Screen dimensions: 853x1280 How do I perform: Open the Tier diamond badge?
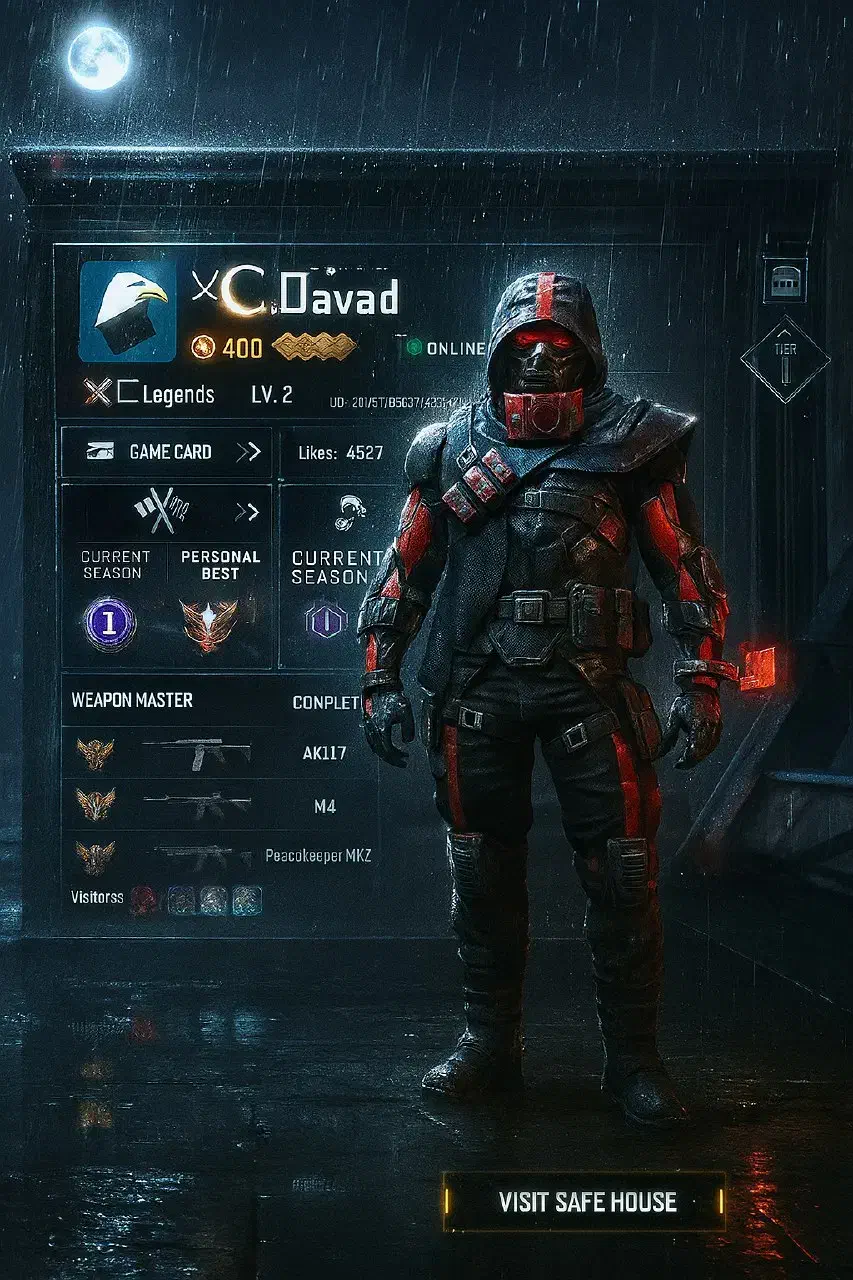(x=785, y=359)
